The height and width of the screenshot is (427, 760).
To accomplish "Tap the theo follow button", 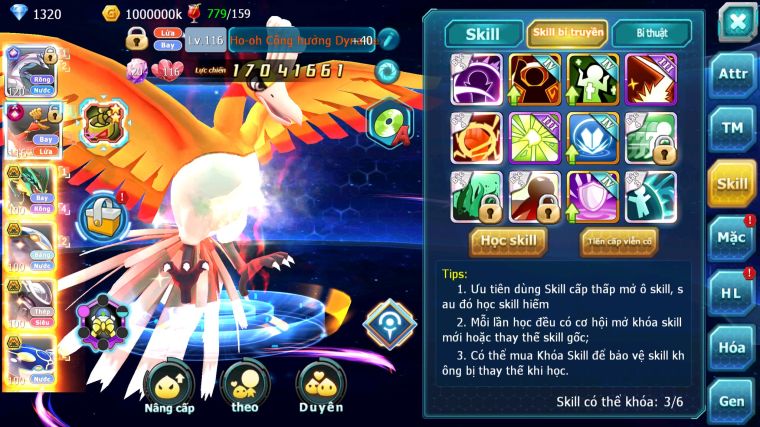I will (245, 385).
